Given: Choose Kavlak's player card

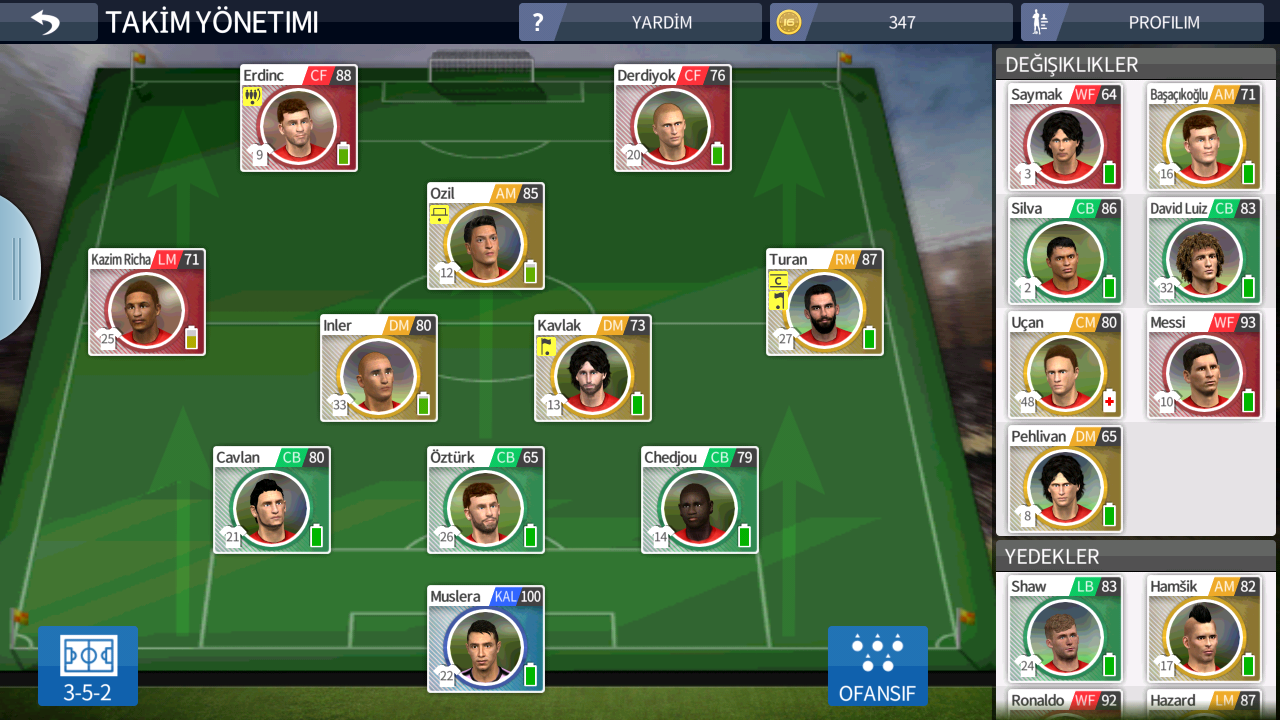Looking at the screenshot, I should click(x=593, y=368).
